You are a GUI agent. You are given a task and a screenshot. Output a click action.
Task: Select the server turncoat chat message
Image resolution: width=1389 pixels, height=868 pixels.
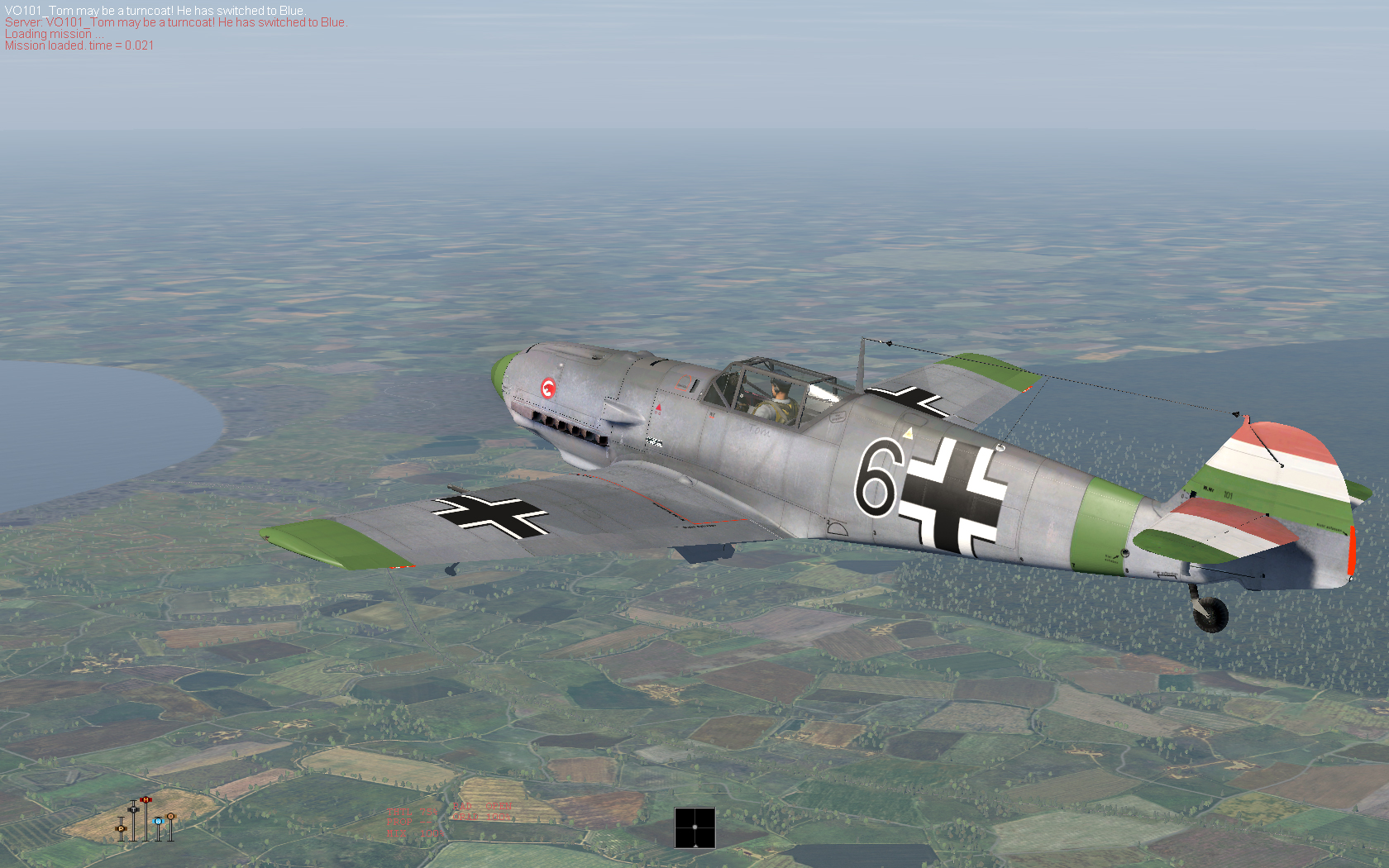[175, 22]
